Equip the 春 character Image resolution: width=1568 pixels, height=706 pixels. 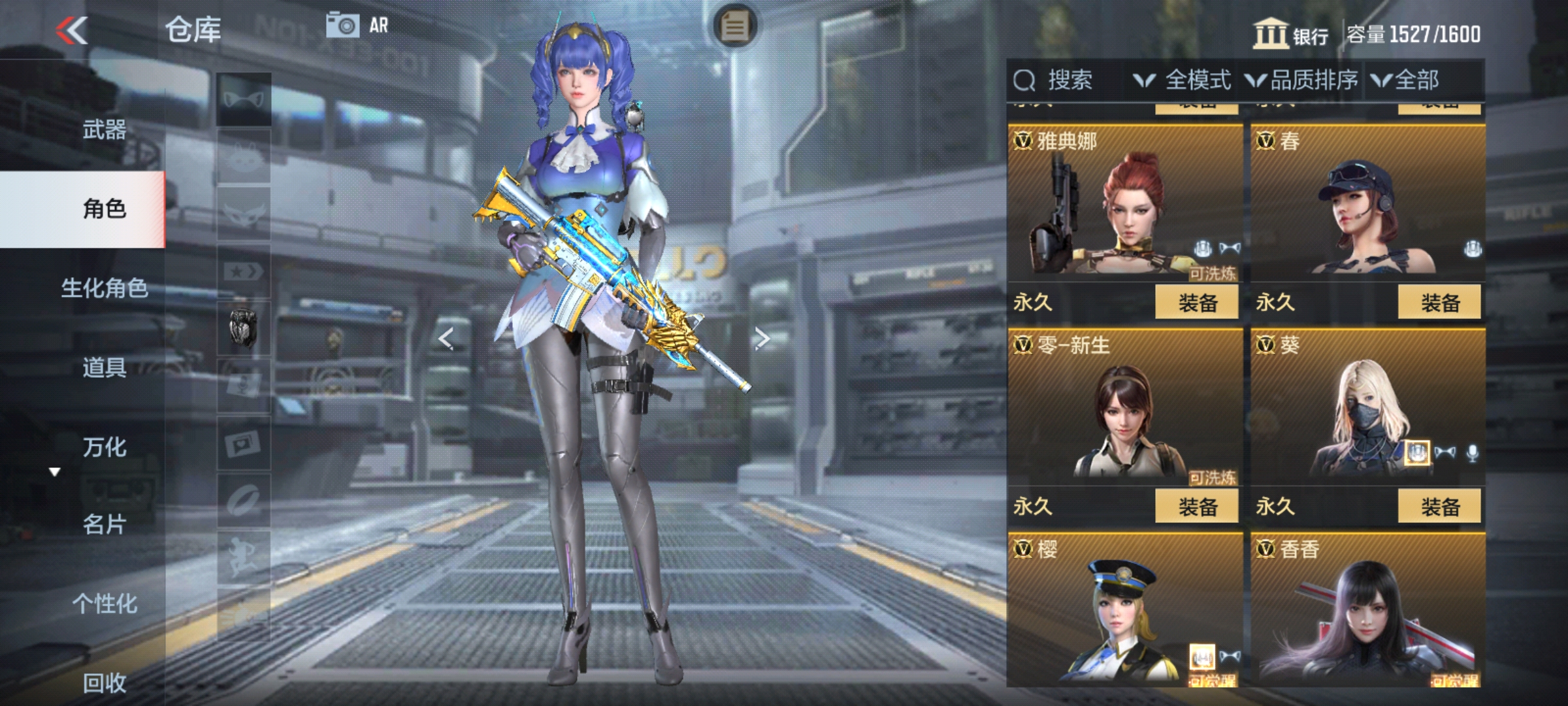[x=1439, y=303]
